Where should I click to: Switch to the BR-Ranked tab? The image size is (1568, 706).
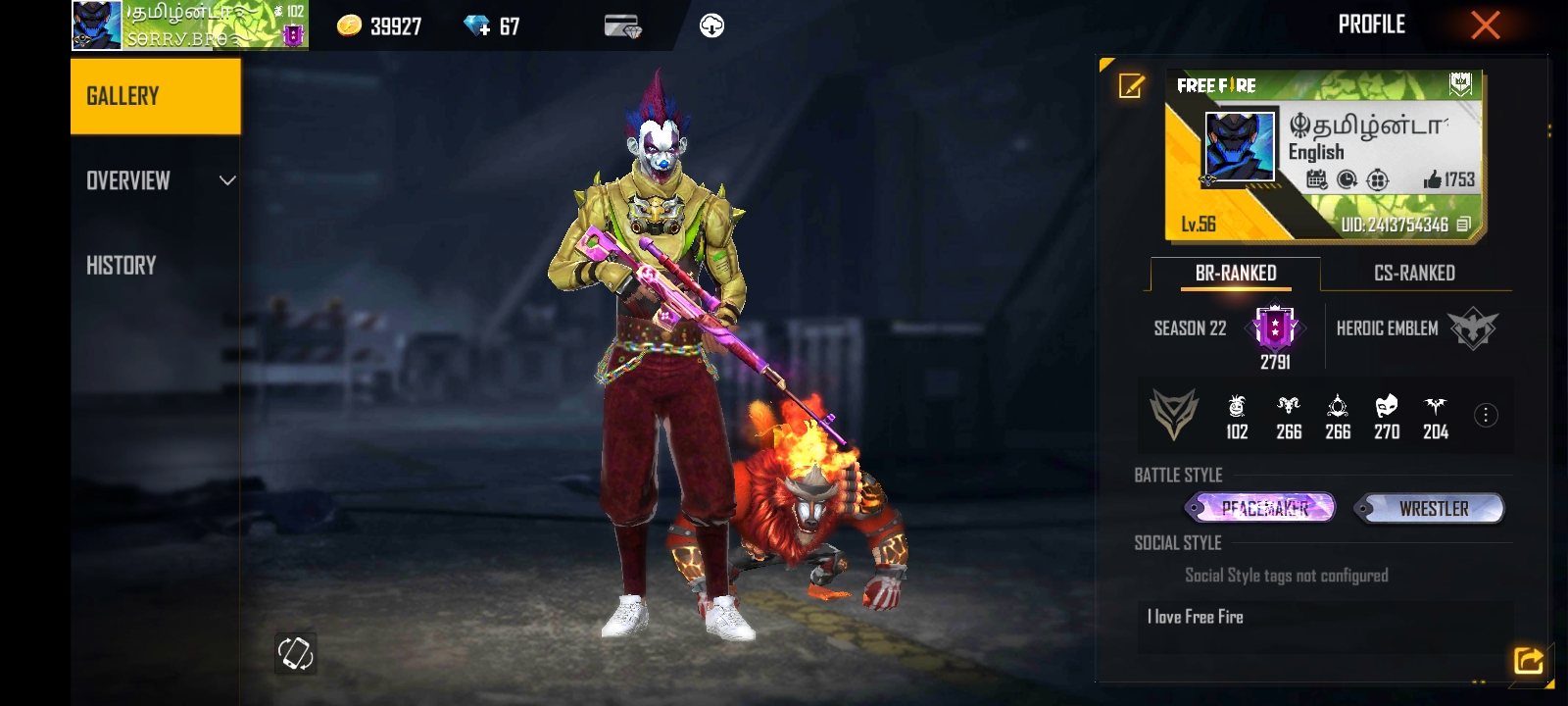[1235, 274]
